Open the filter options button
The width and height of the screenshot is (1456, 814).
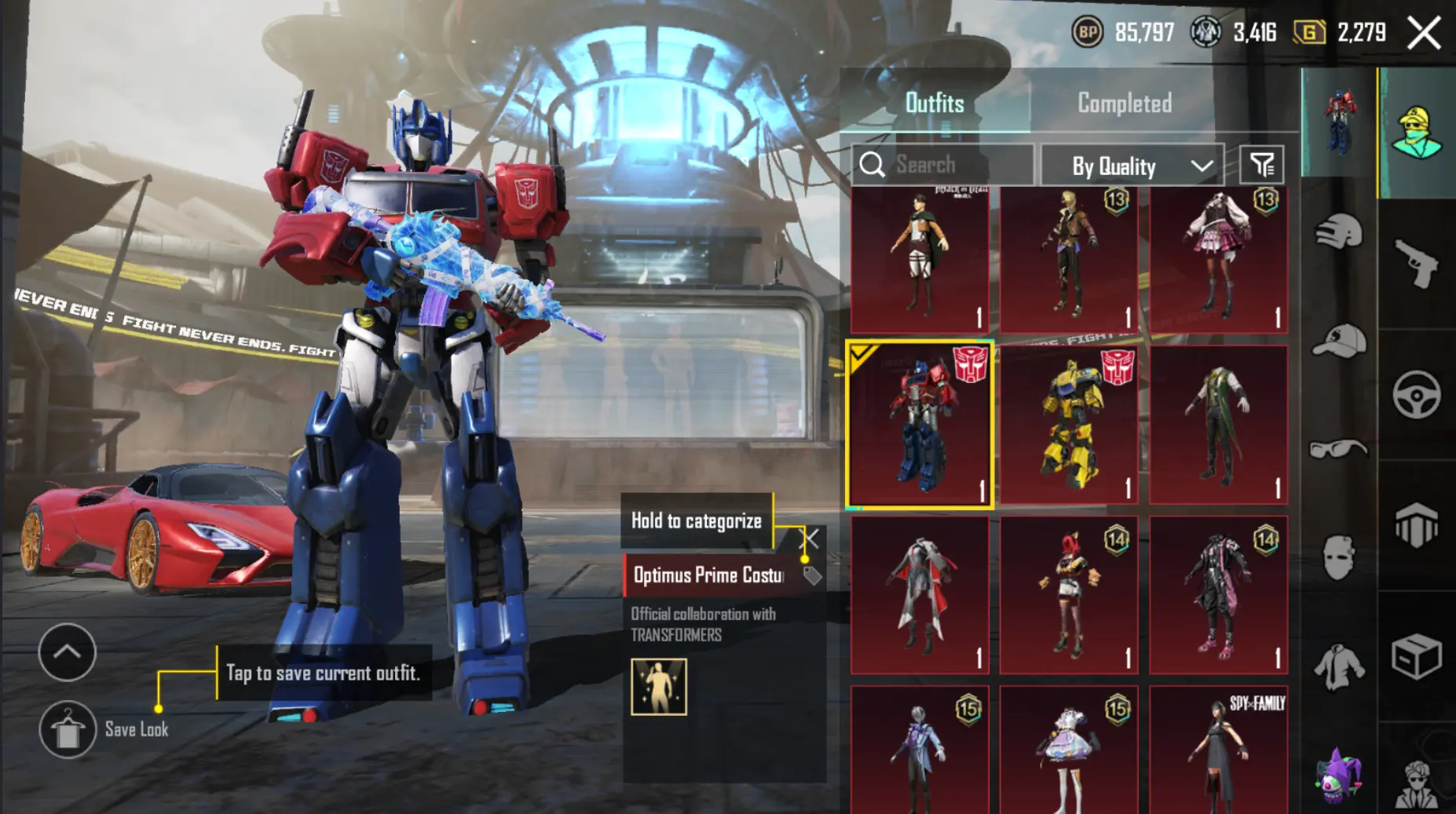click(x=1261, y=165)
